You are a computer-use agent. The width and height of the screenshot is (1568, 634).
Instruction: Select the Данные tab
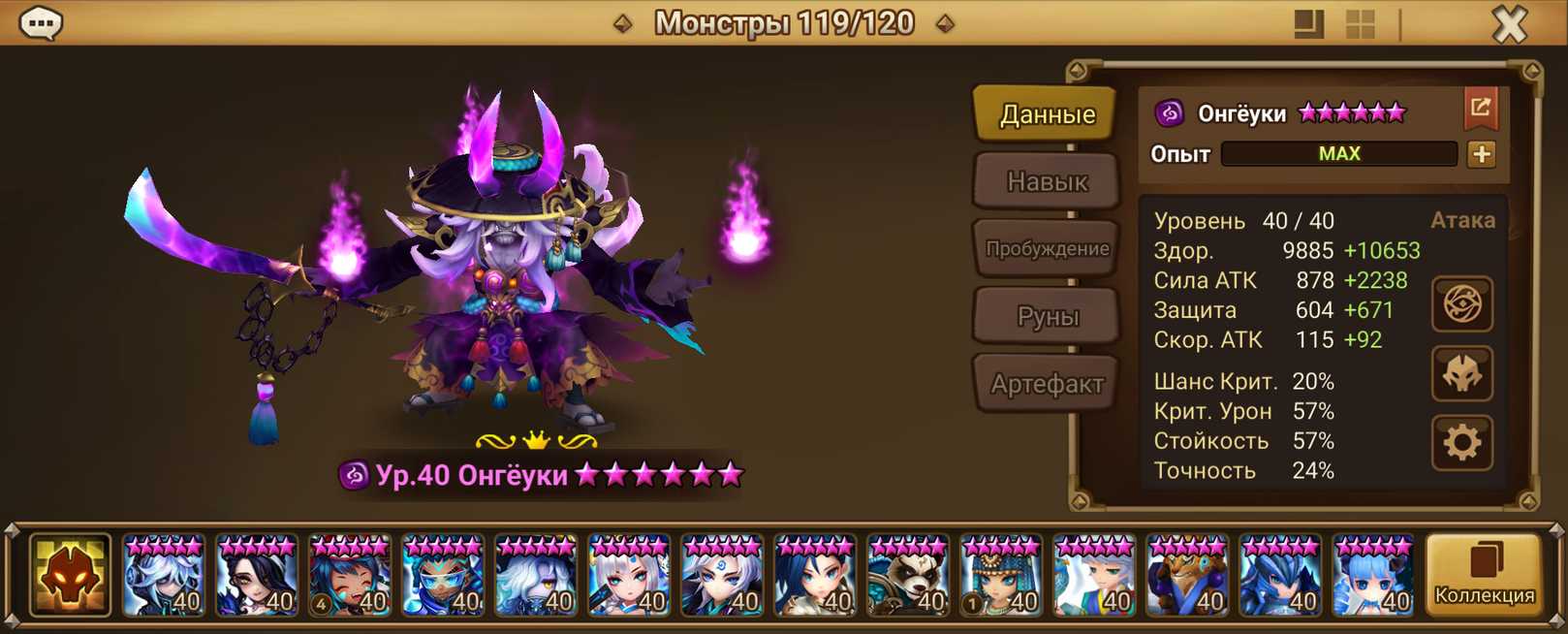(1047, 114)
